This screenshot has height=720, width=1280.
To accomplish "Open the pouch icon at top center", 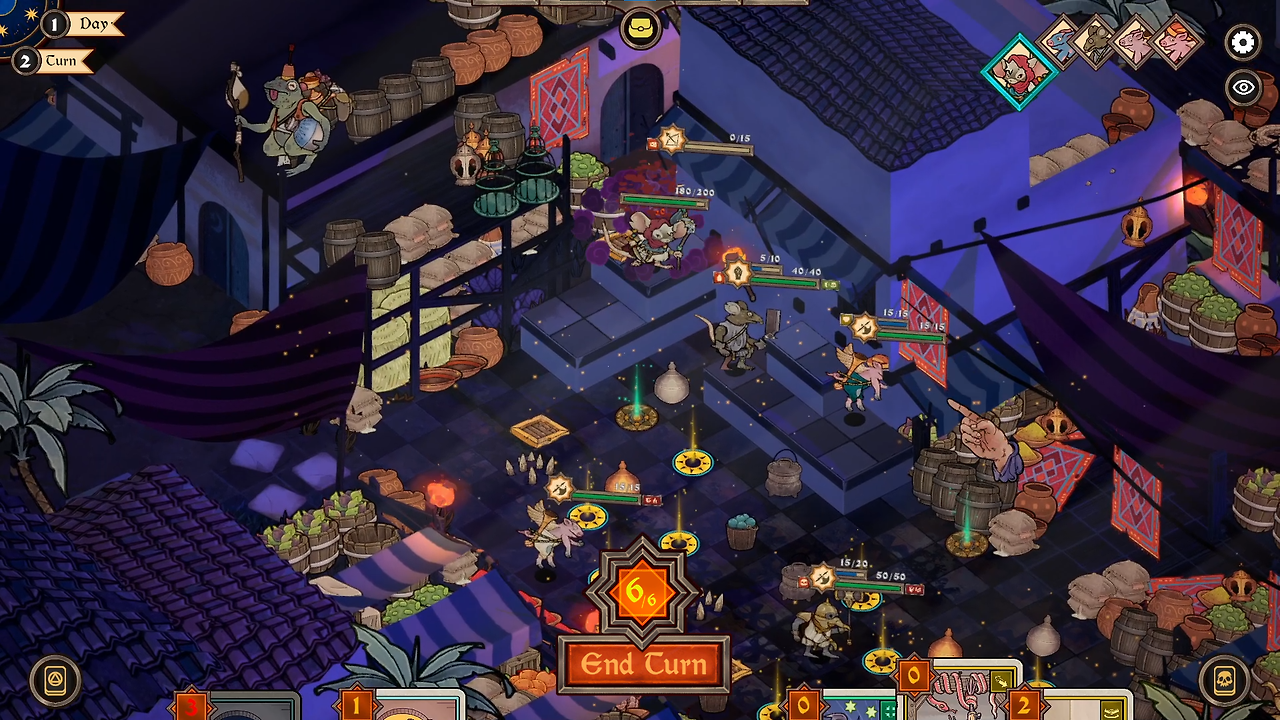I will tap(639, 29).
